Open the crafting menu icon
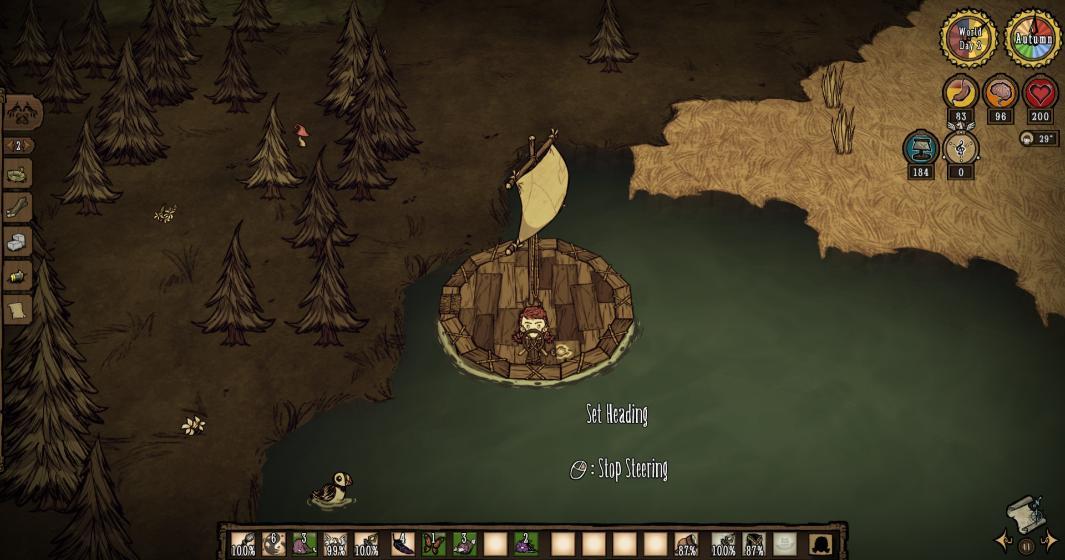The image size is (1065, 560). pyautogui.click(x=20, y=112)
